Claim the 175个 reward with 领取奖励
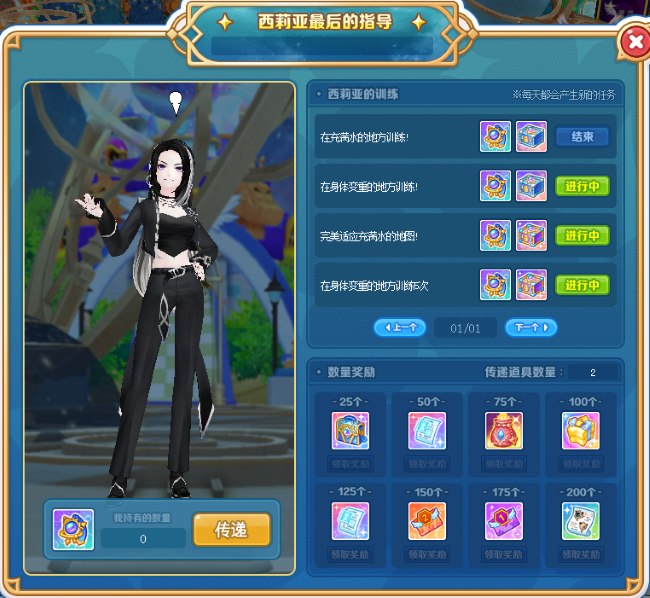 503,554
